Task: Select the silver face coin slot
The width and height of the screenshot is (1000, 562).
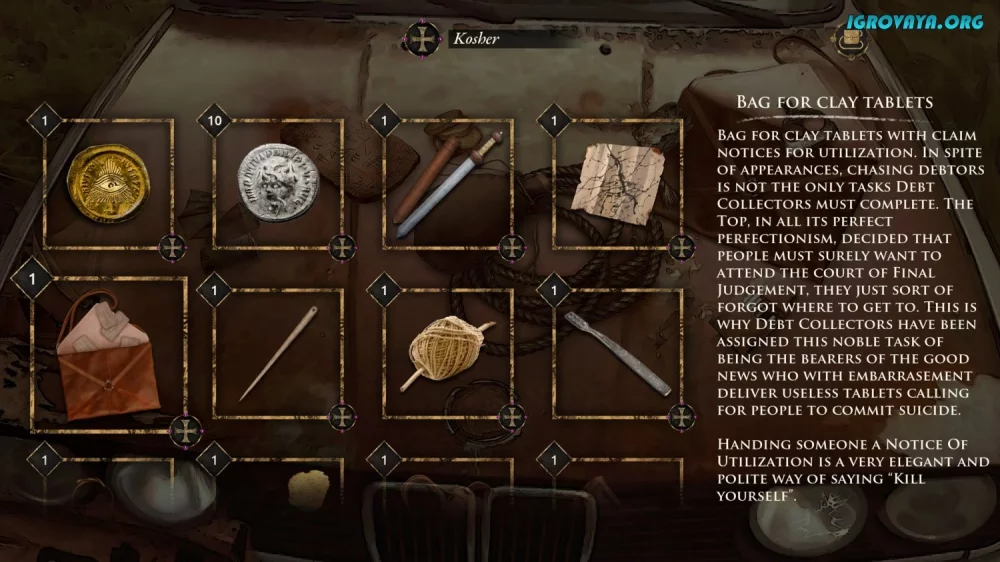Action: pos(278,182)
